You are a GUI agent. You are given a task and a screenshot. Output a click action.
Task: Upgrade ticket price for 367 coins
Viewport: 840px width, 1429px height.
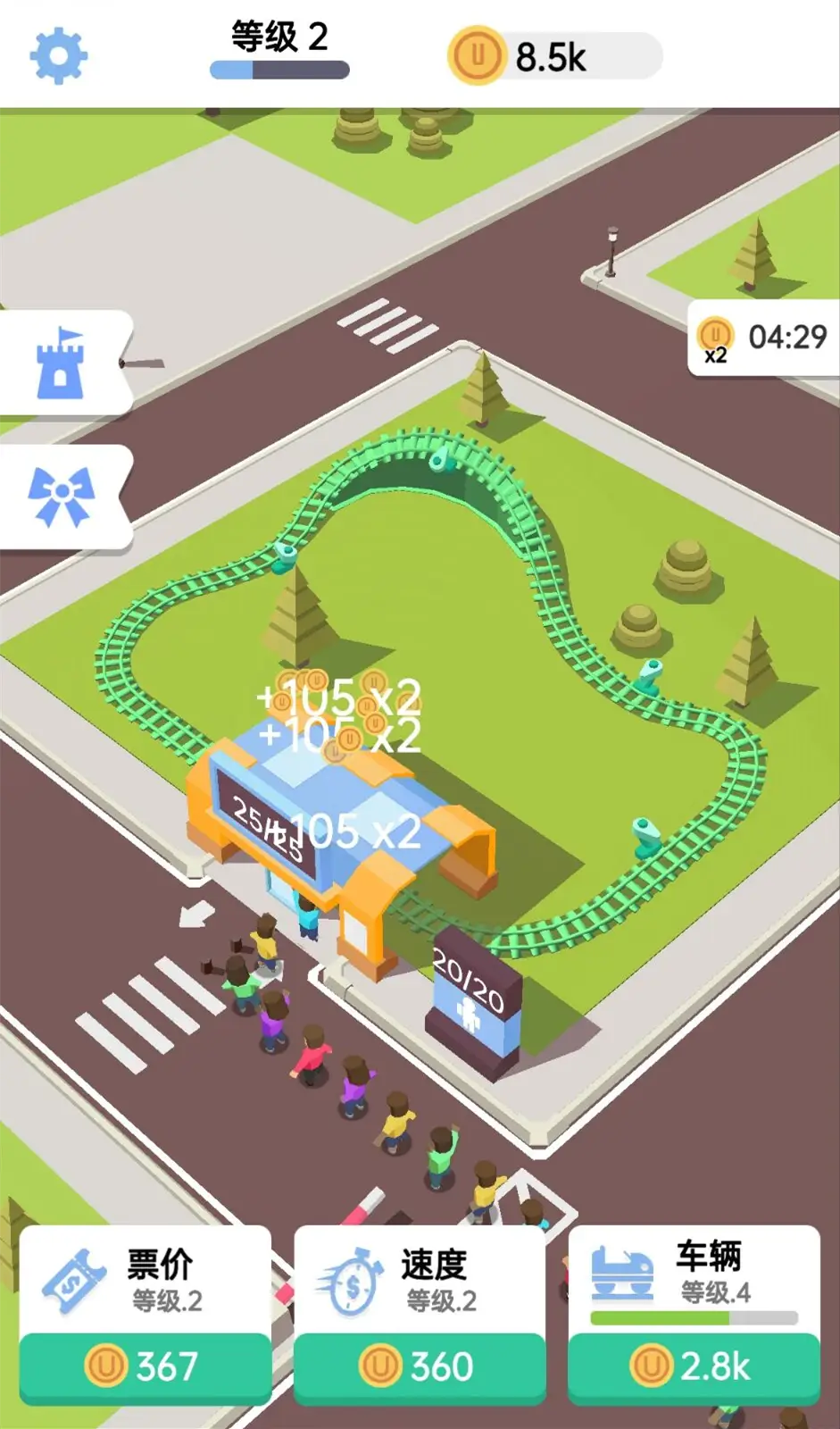(x=146, y=1366)
